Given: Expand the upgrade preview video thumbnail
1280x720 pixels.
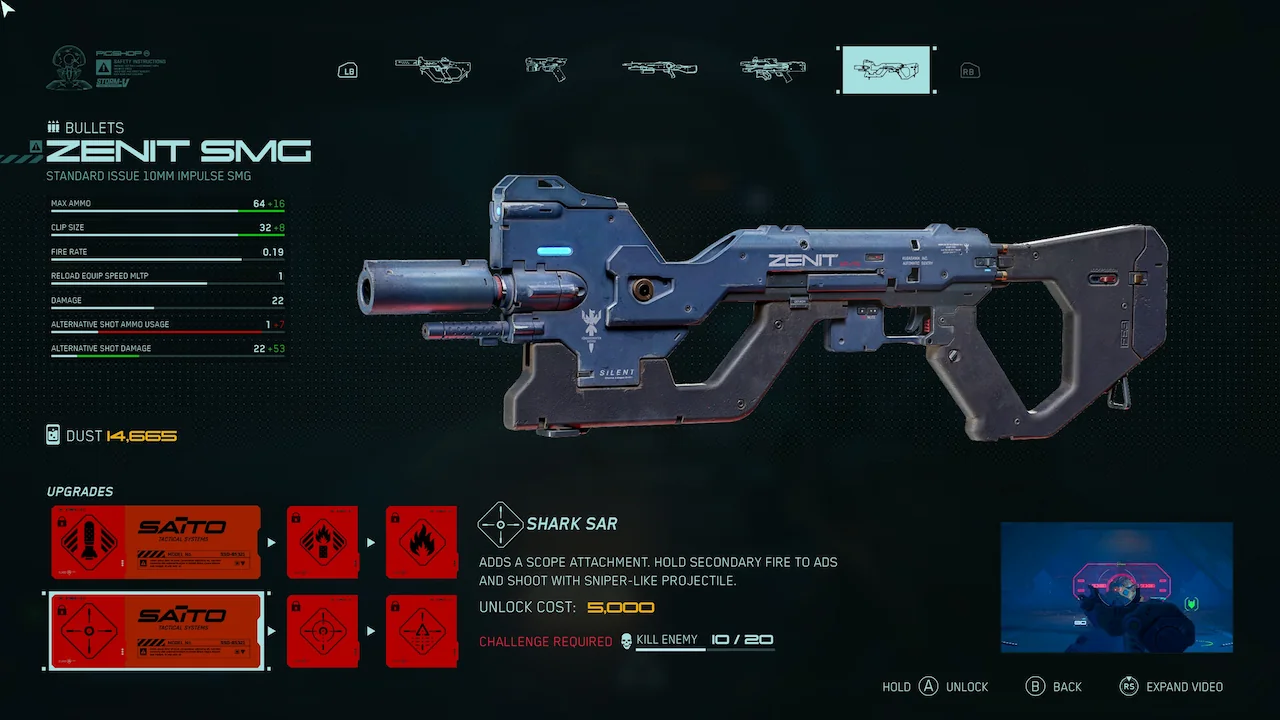Looking at the screenshot, I should click(x=1116, y=587).
